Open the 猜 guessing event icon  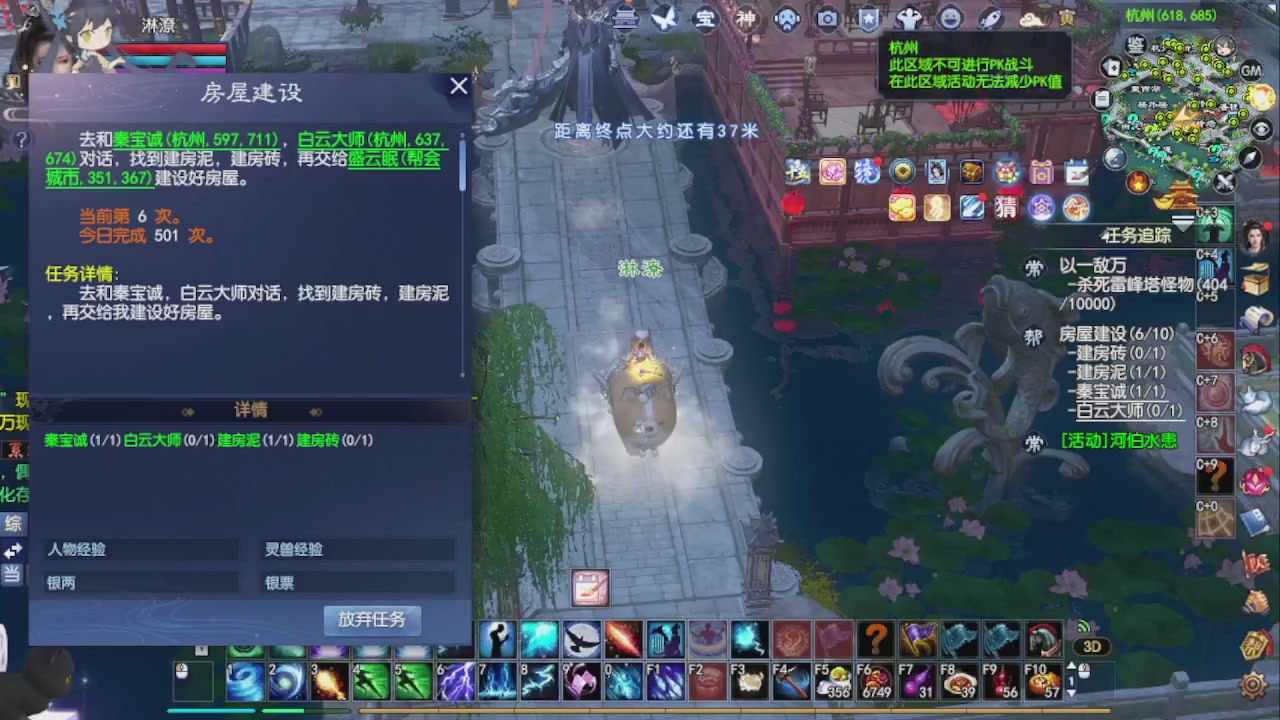coord(1006,207)
